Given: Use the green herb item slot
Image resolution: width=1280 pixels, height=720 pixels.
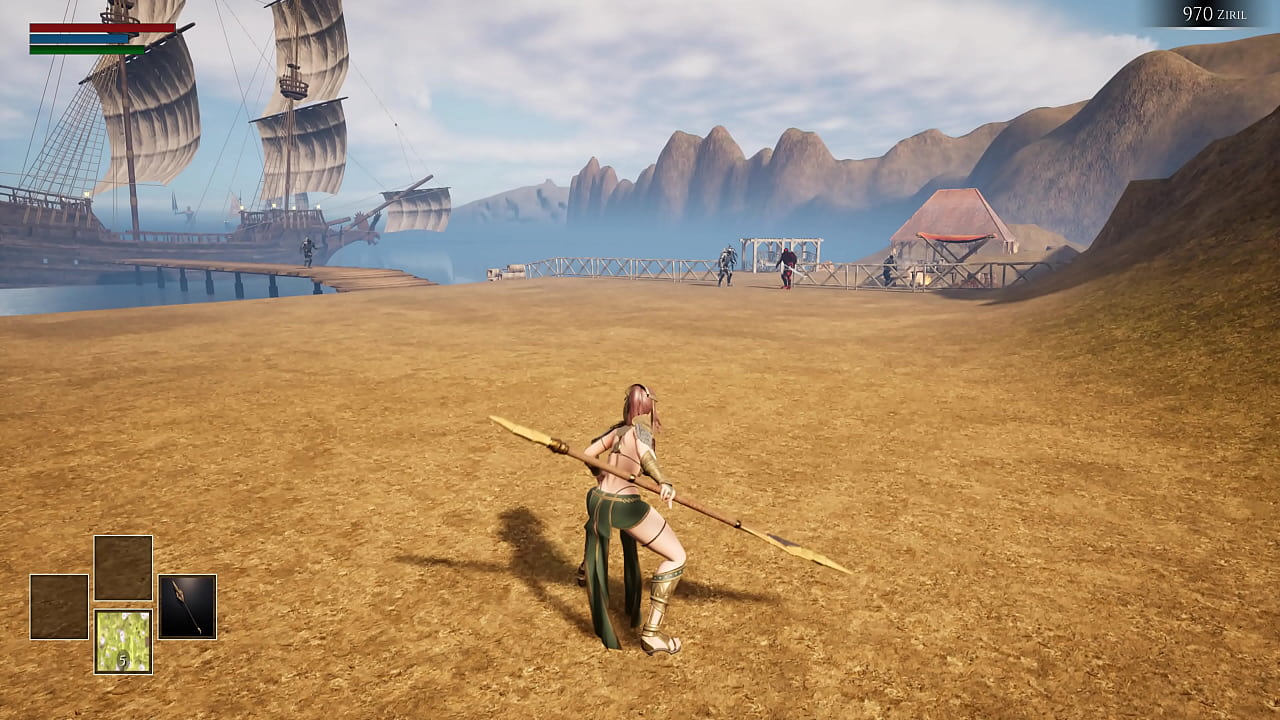Looking at the screenshot, I should coord(123,641).
